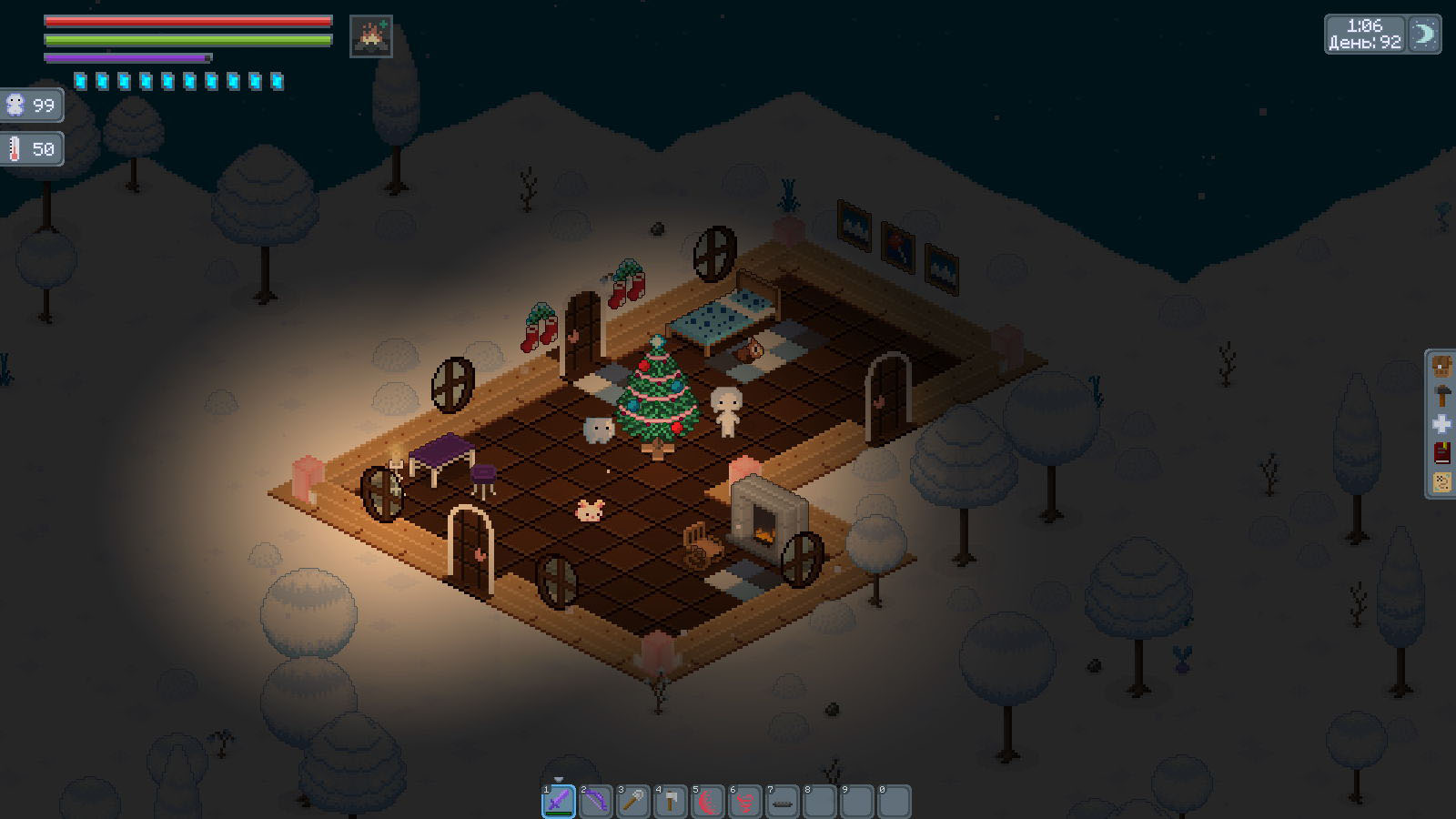This screenshot has height=819, width=1456.
Task: Select the purple bow hotbar slot
Action: click(x=596, y=802)
